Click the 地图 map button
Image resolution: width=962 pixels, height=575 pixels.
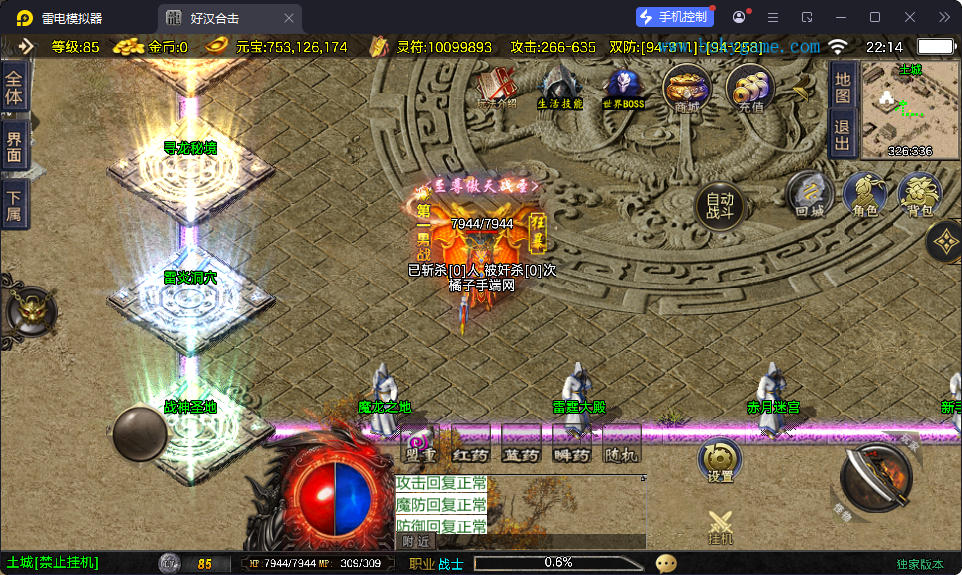coord(842,88)
